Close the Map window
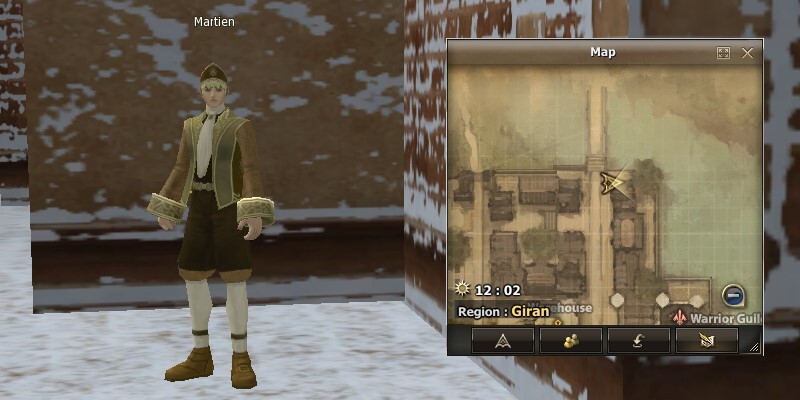 (747, 53)
